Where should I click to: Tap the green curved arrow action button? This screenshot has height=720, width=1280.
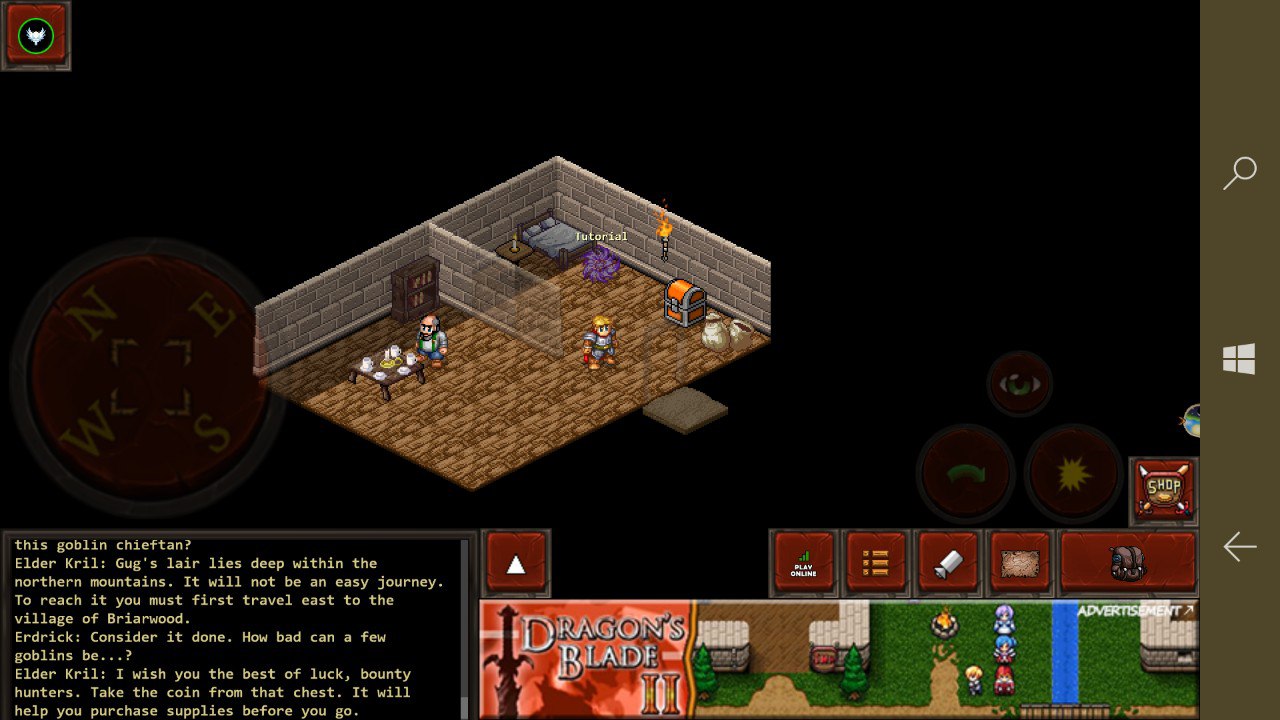pos(965,473)
